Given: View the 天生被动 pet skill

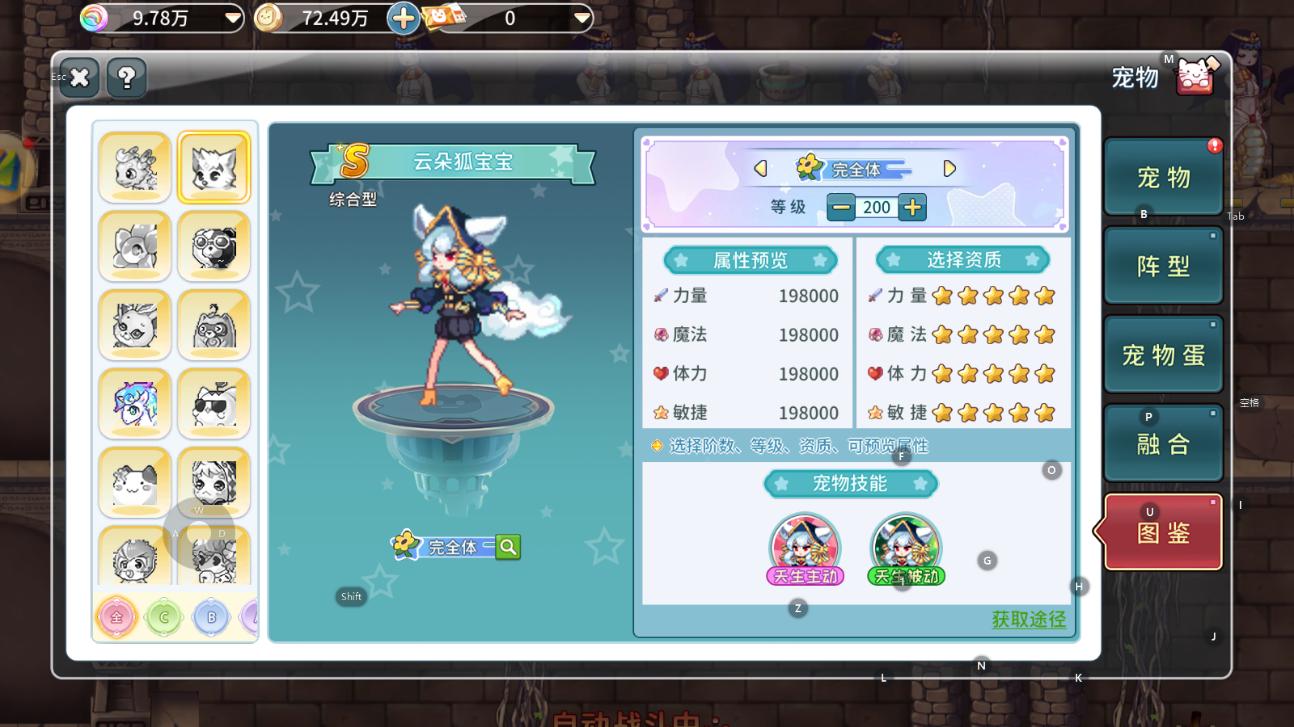Looking at the screenshot, I should tap(905, 549).
